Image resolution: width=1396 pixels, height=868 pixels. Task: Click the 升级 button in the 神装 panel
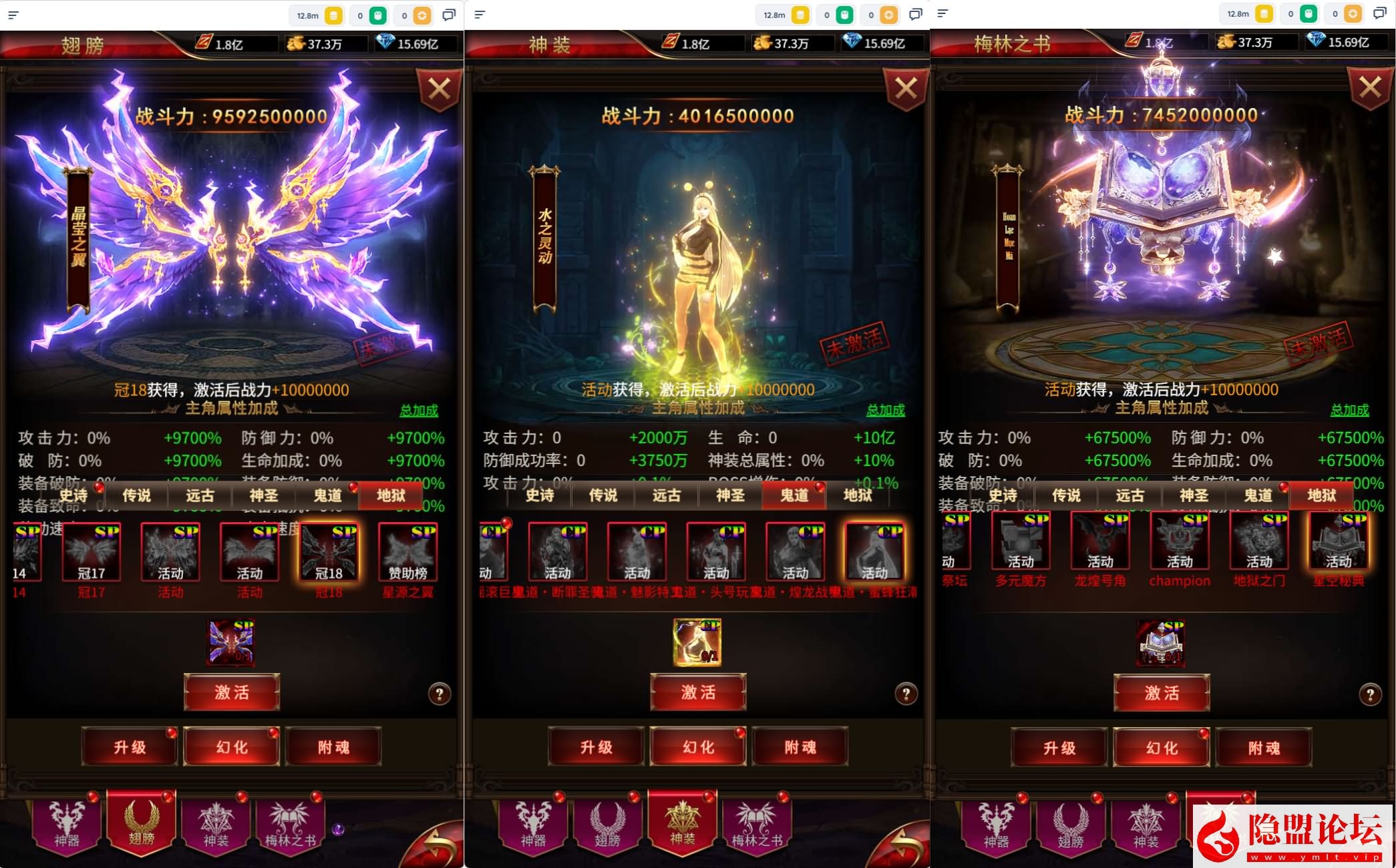click(x=596, y=746)
